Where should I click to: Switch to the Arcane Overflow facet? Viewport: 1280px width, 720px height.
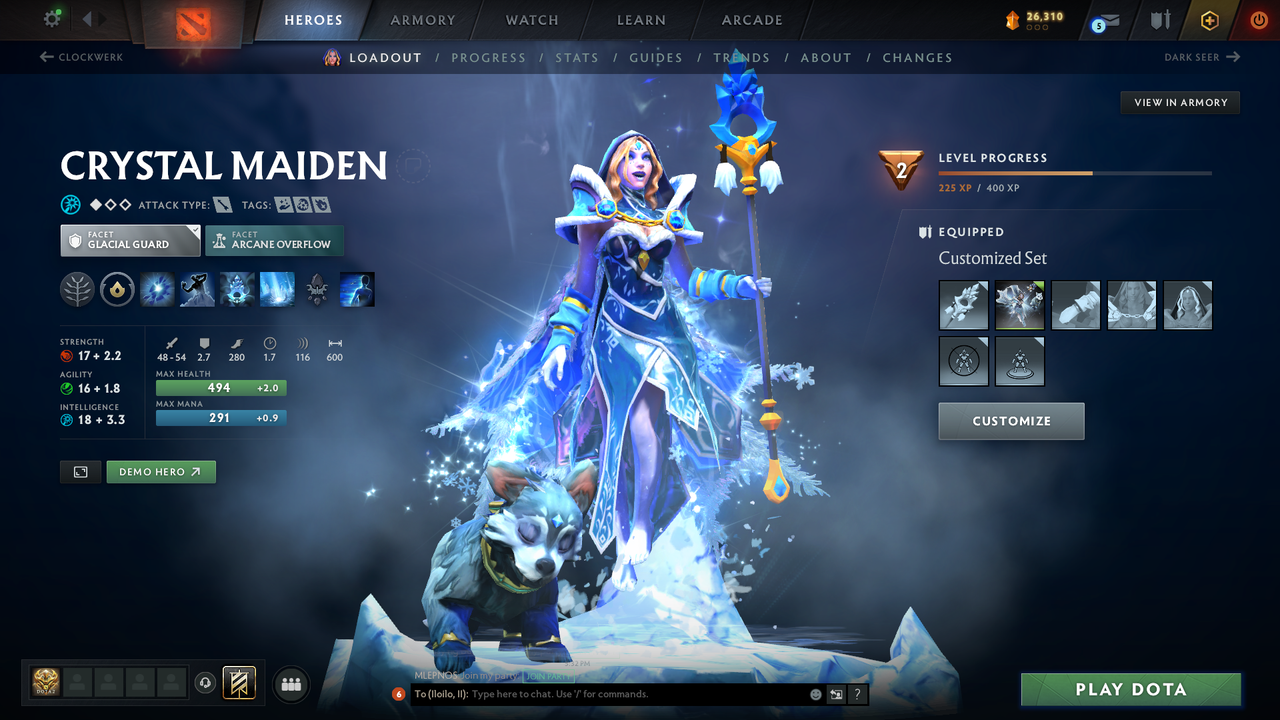tap(274, 240)
